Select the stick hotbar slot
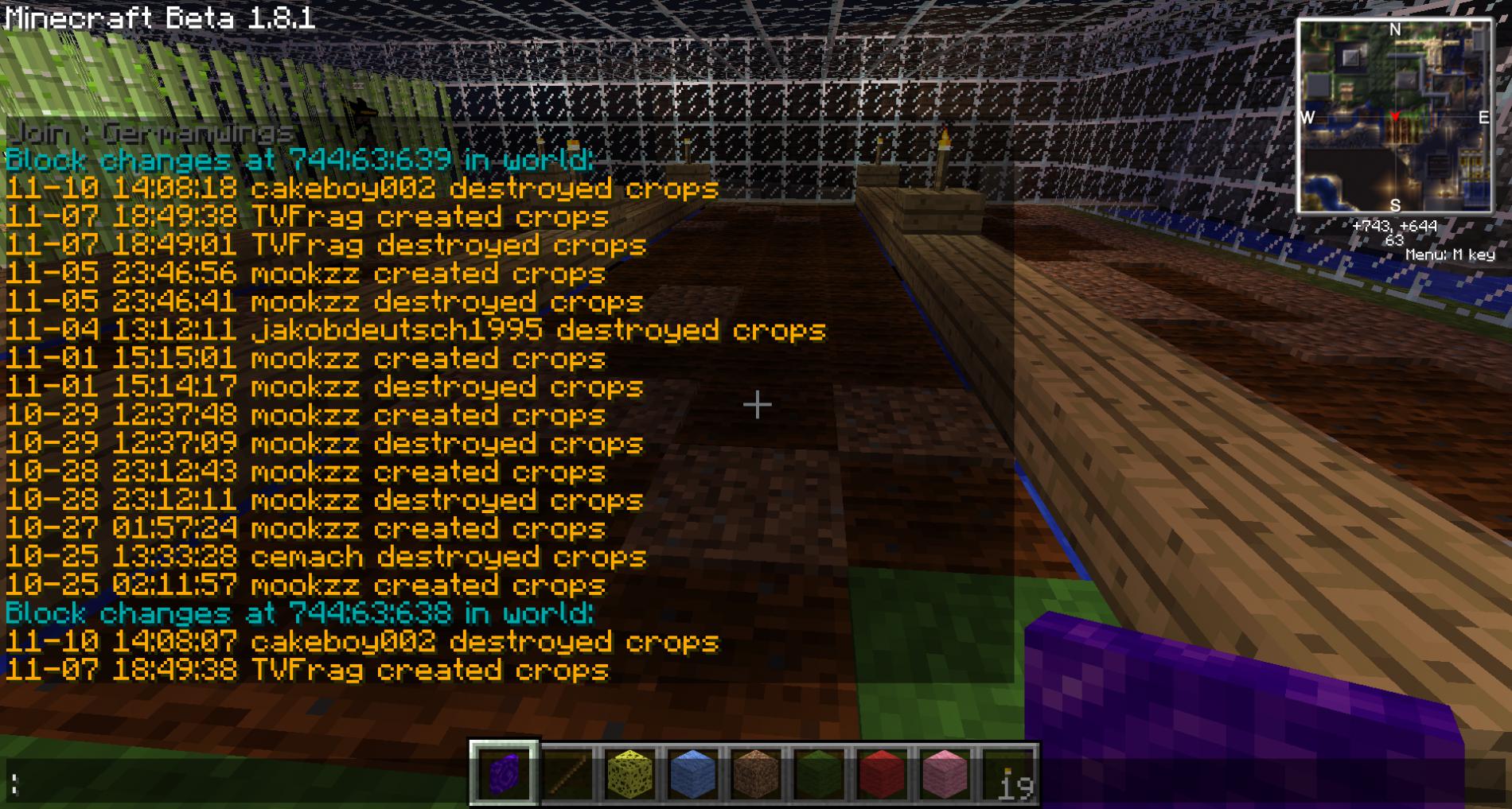This screenshot has height=809, width=1512. 567,773
